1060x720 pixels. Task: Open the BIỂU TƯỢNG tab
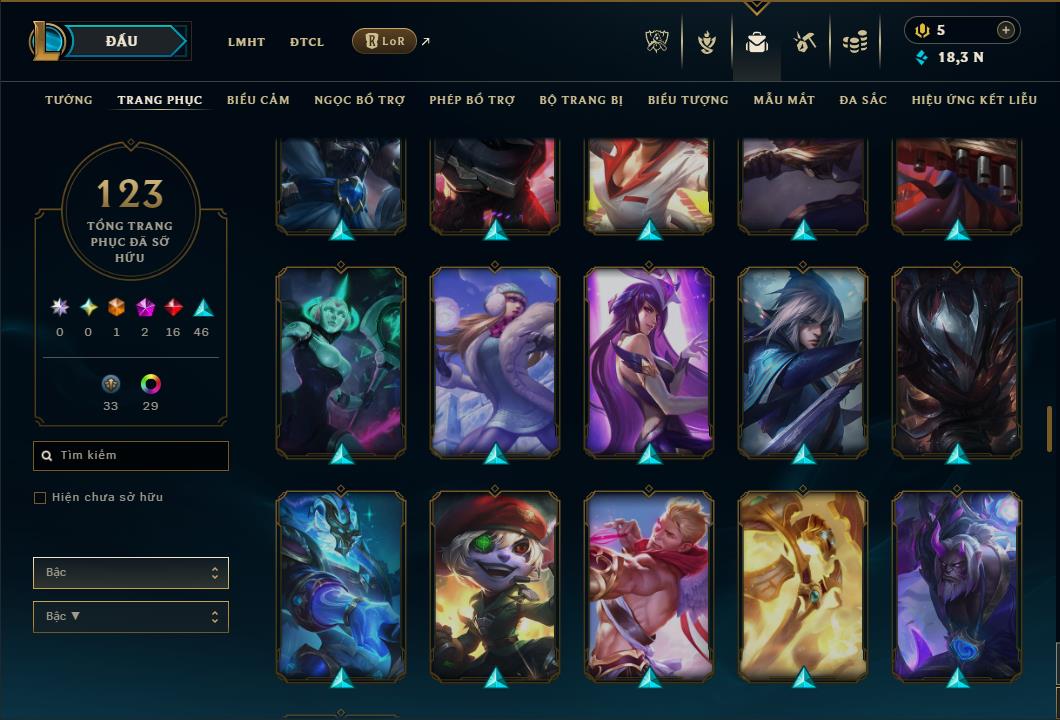click(x=688, y=100)
